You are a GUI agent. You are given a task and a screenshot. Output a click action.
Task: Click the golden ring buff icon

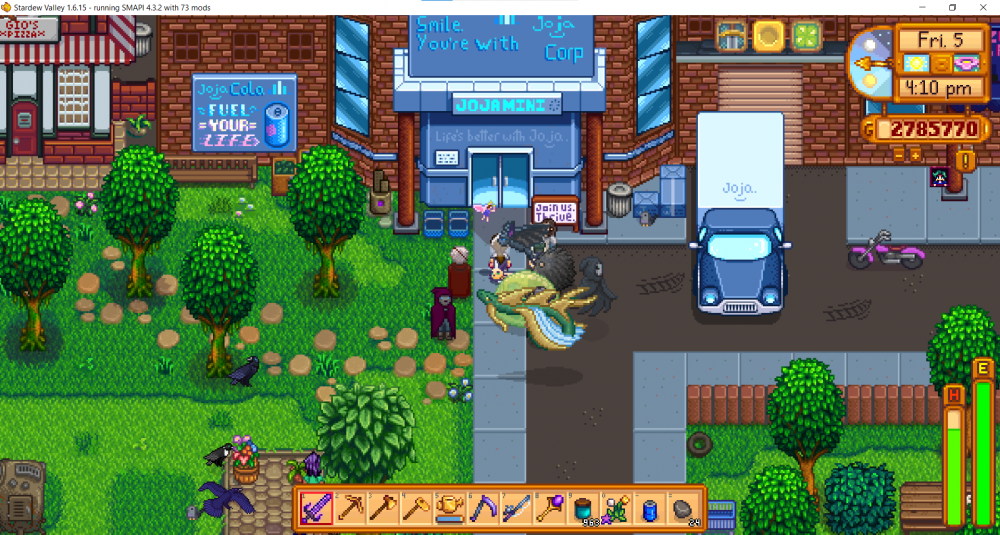(768, 37)
